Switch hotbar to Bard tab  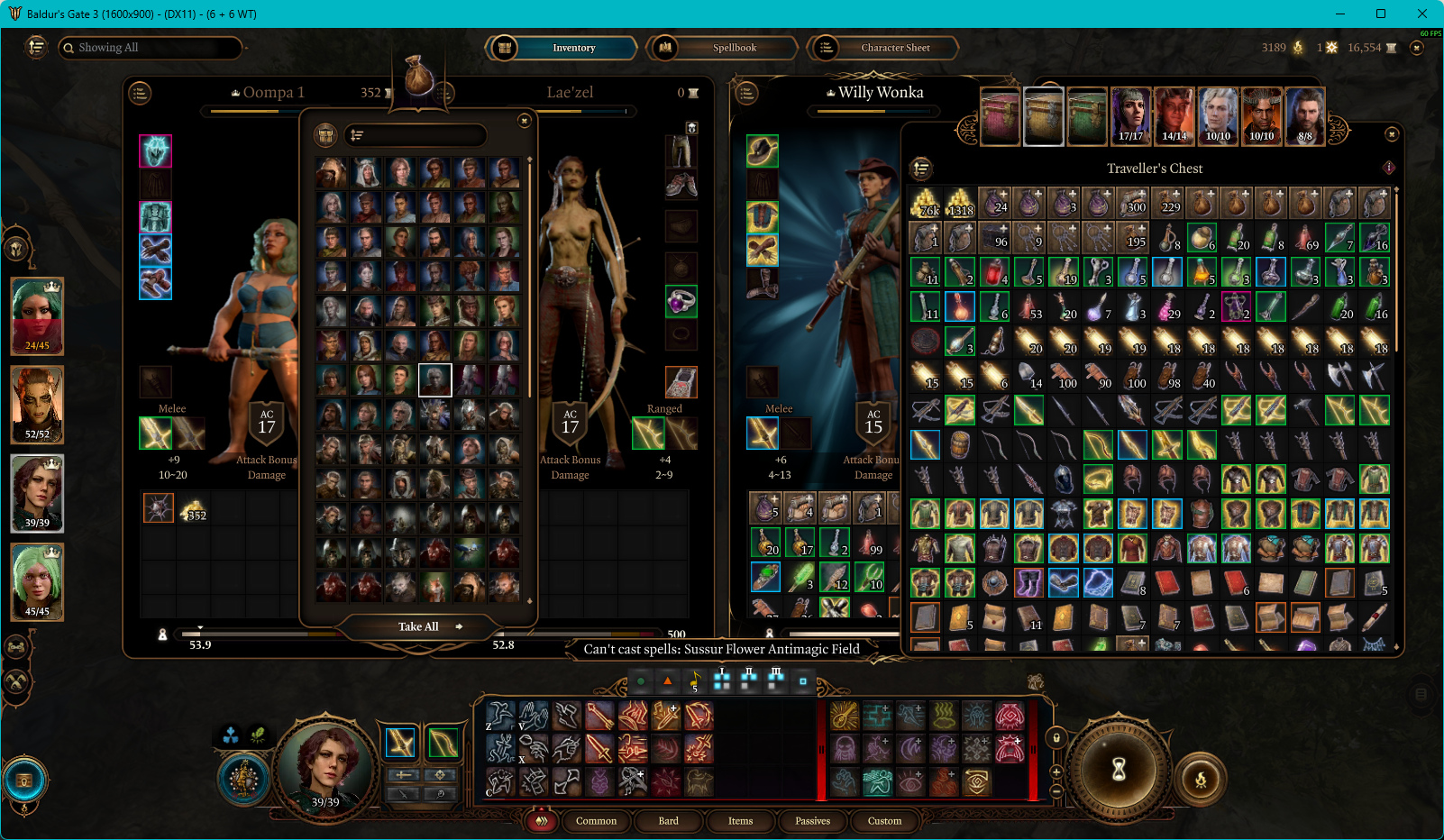click(668, 821)
